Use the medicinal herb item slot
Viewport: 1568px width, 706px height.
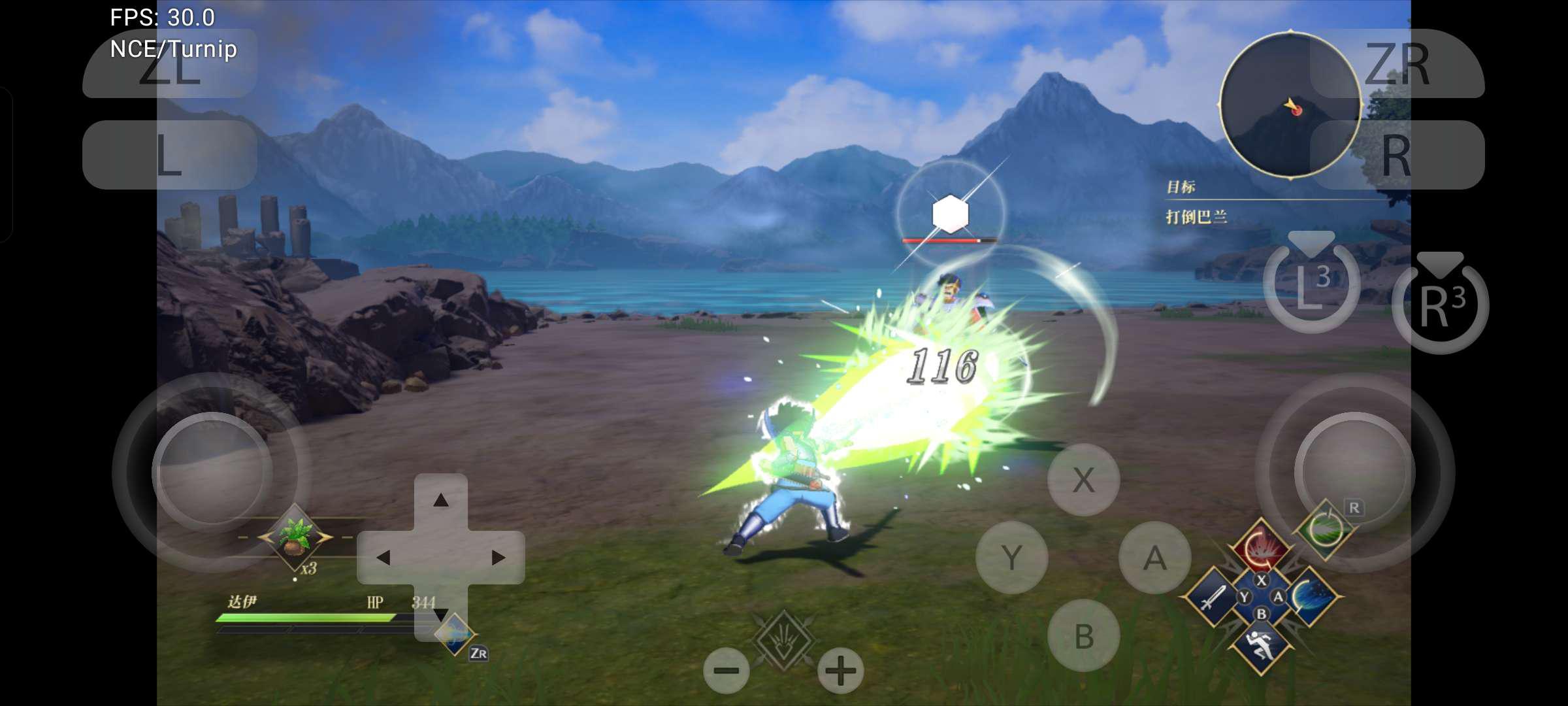[x=295, y=537]
